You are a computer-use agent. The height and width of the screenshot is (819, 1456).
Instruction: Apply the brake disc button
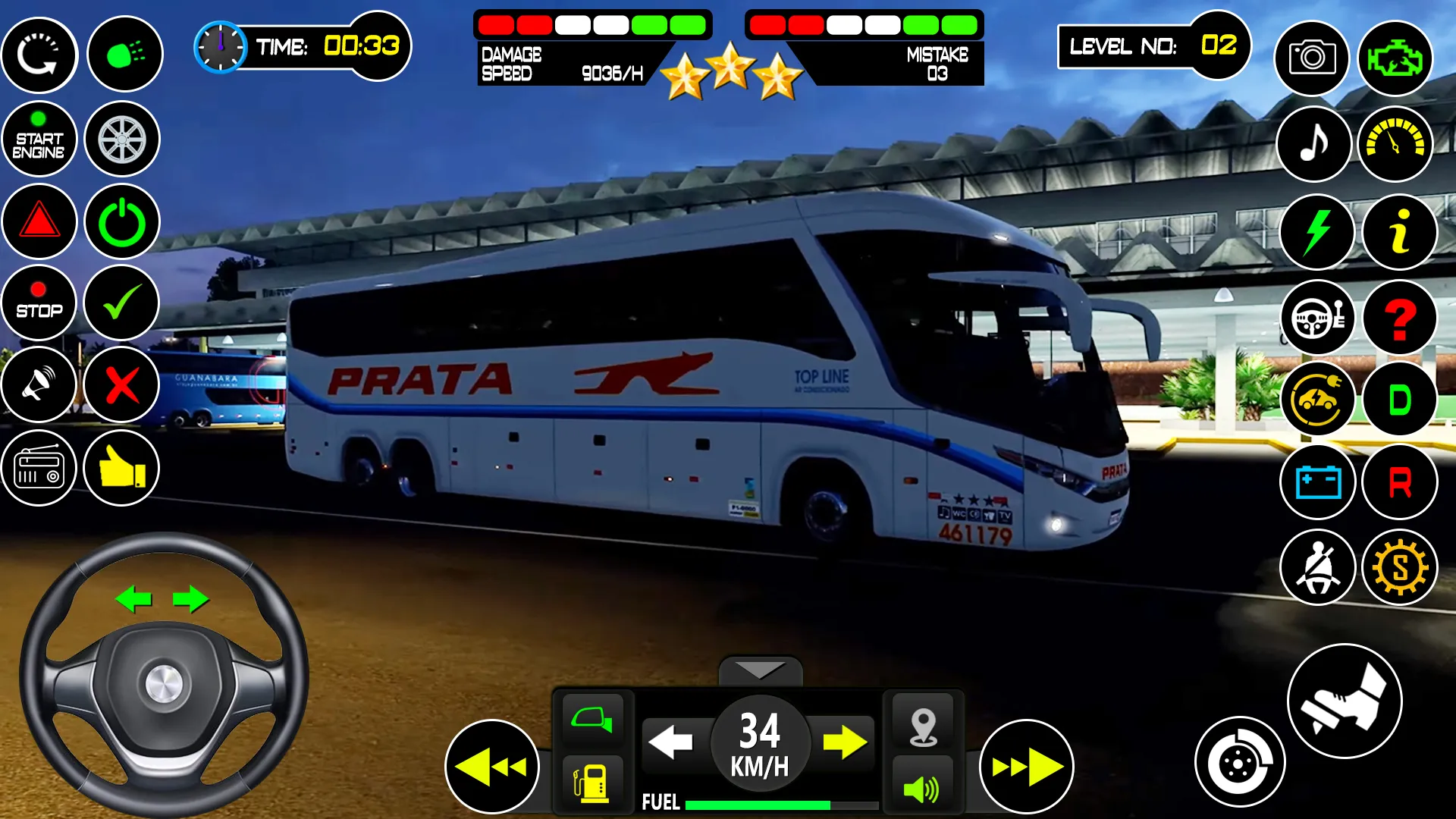tap(1239, 762)
